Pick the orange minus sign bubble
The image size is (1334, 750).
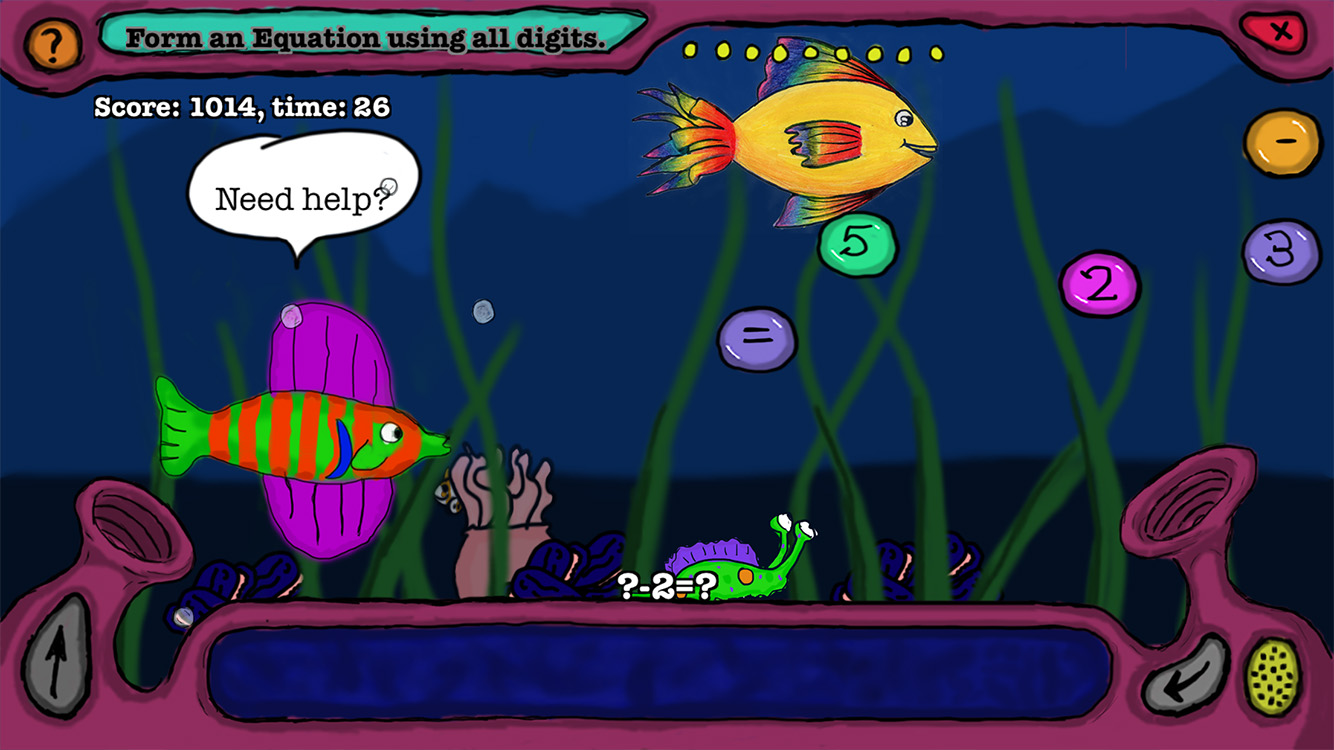coord(1282,143)
